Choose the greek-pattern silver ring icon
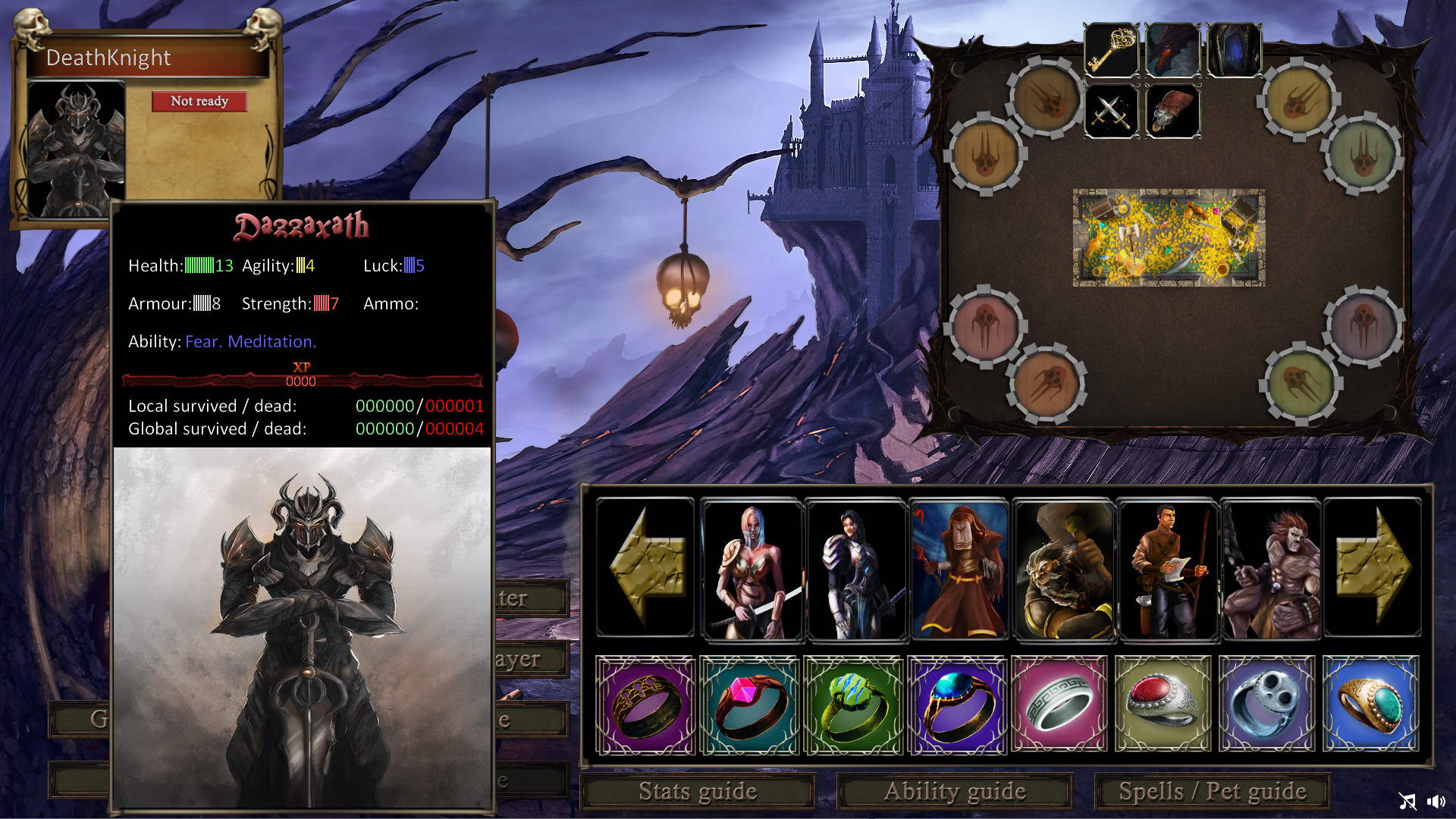The height and width of the screenshot is (819, 1456). [1060, 704]
